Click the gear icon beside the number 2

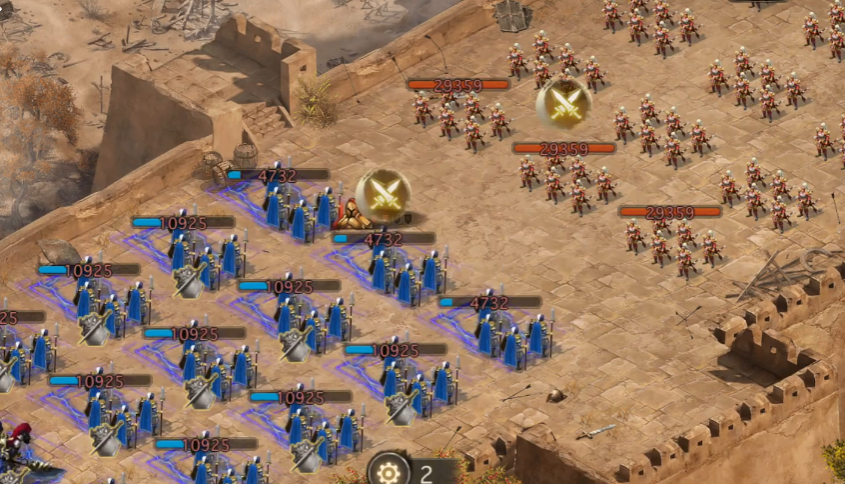pos(388,471)
